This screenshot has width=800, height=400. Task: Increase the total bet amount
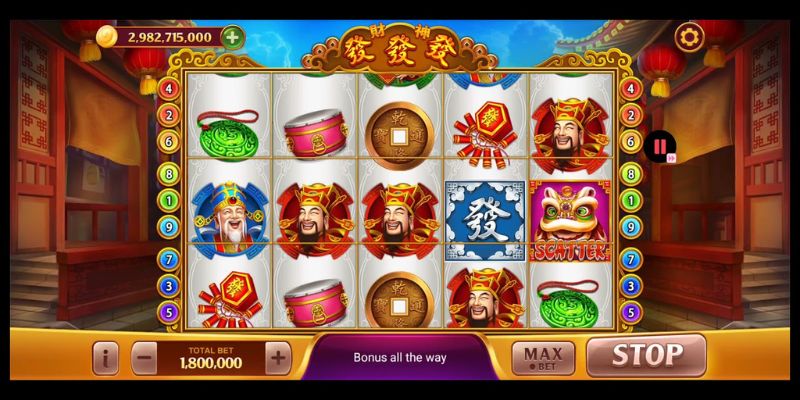(x=278, y=356)
